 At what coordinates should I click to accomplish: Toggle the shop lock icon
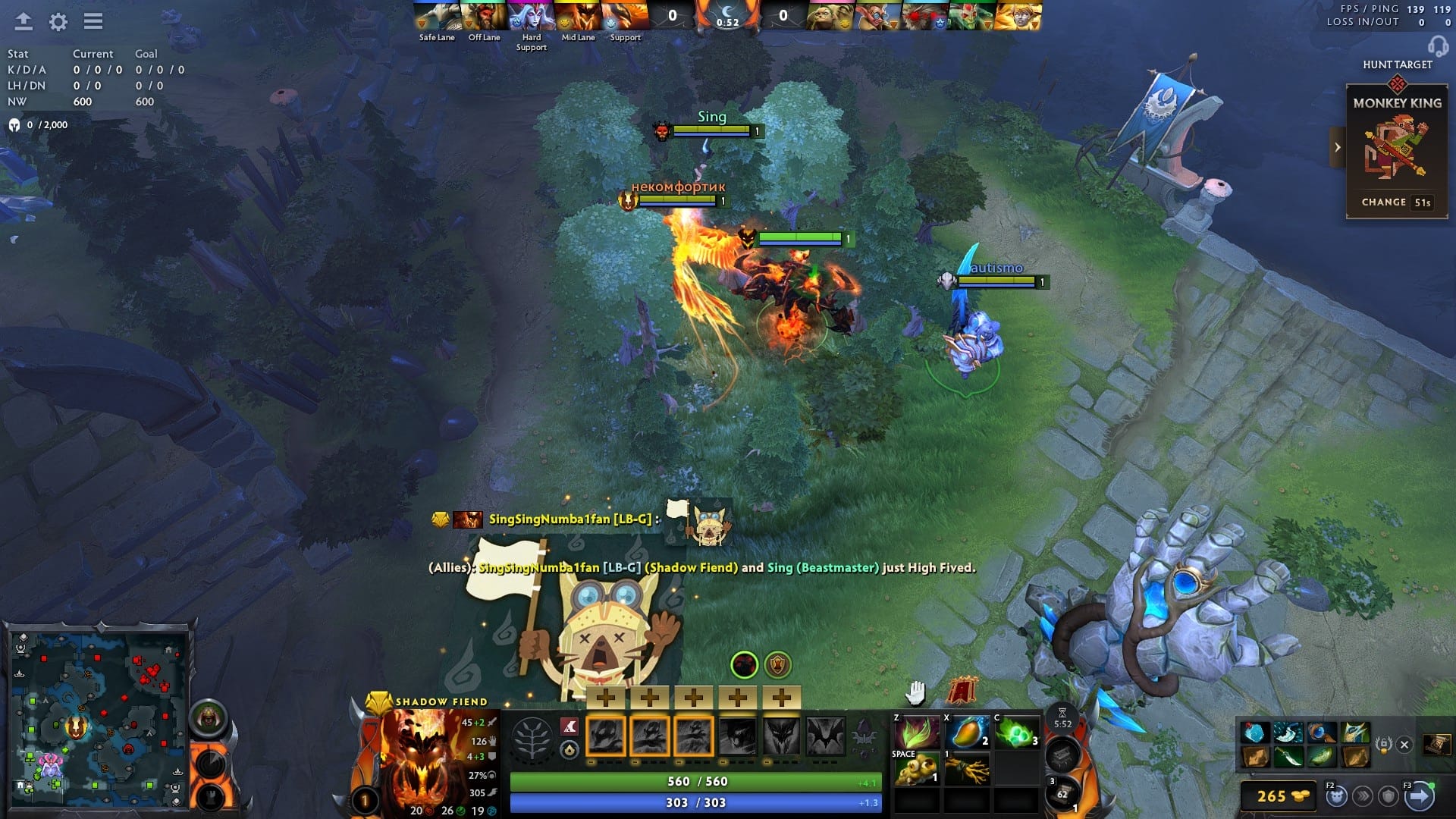point(1384,744)
